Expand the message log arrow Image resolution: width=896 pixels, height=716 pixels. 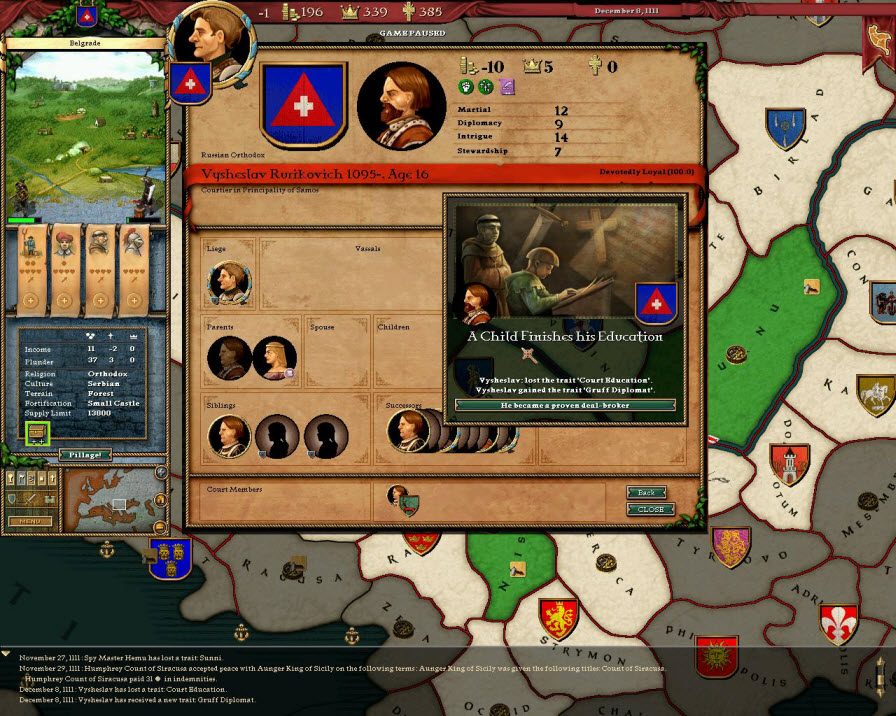pyautogui.click(x=7, y=653)
